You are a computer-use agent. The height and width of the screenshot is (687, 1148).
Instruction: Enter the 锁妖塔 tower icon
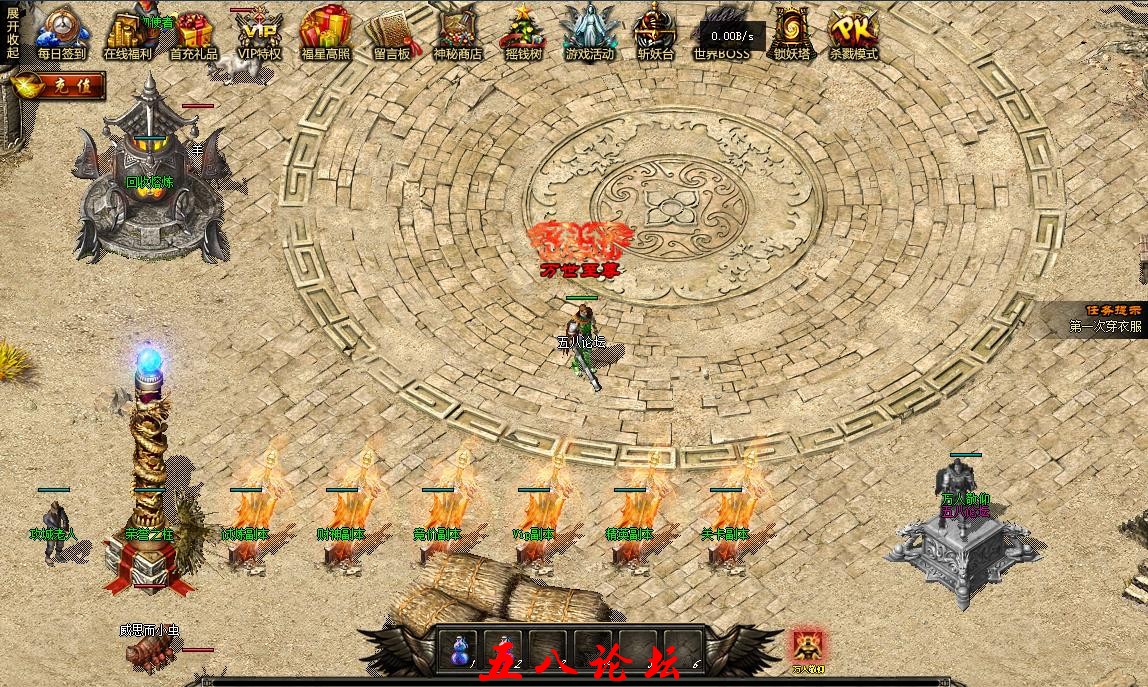point(791,32)
